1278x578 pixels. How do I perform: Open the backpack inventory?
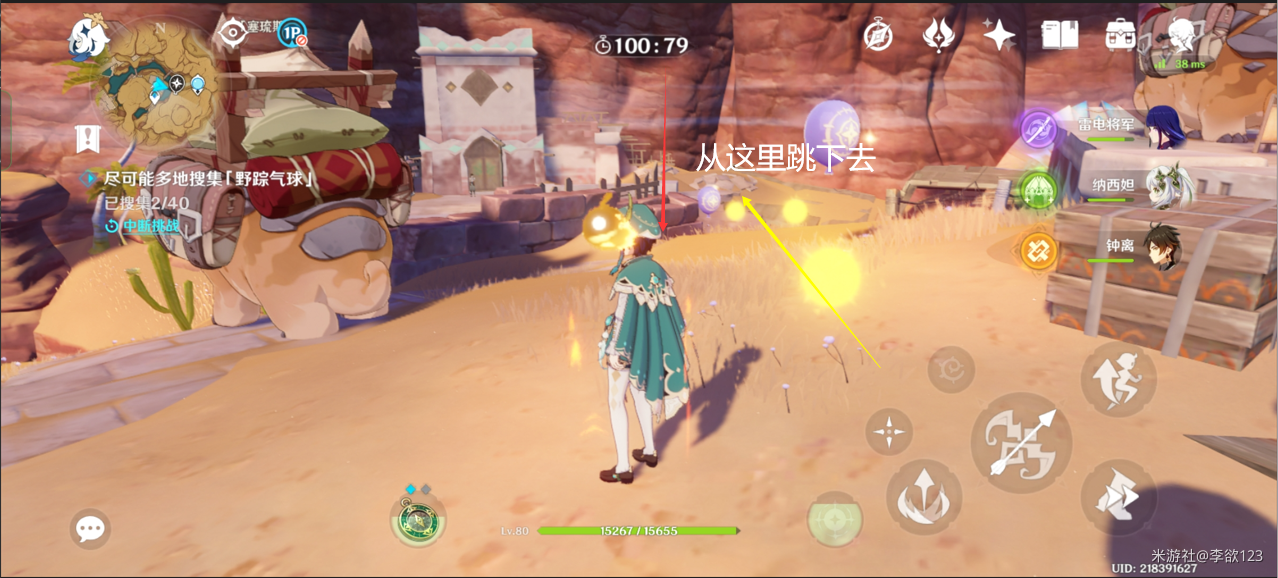[1120, 36]
